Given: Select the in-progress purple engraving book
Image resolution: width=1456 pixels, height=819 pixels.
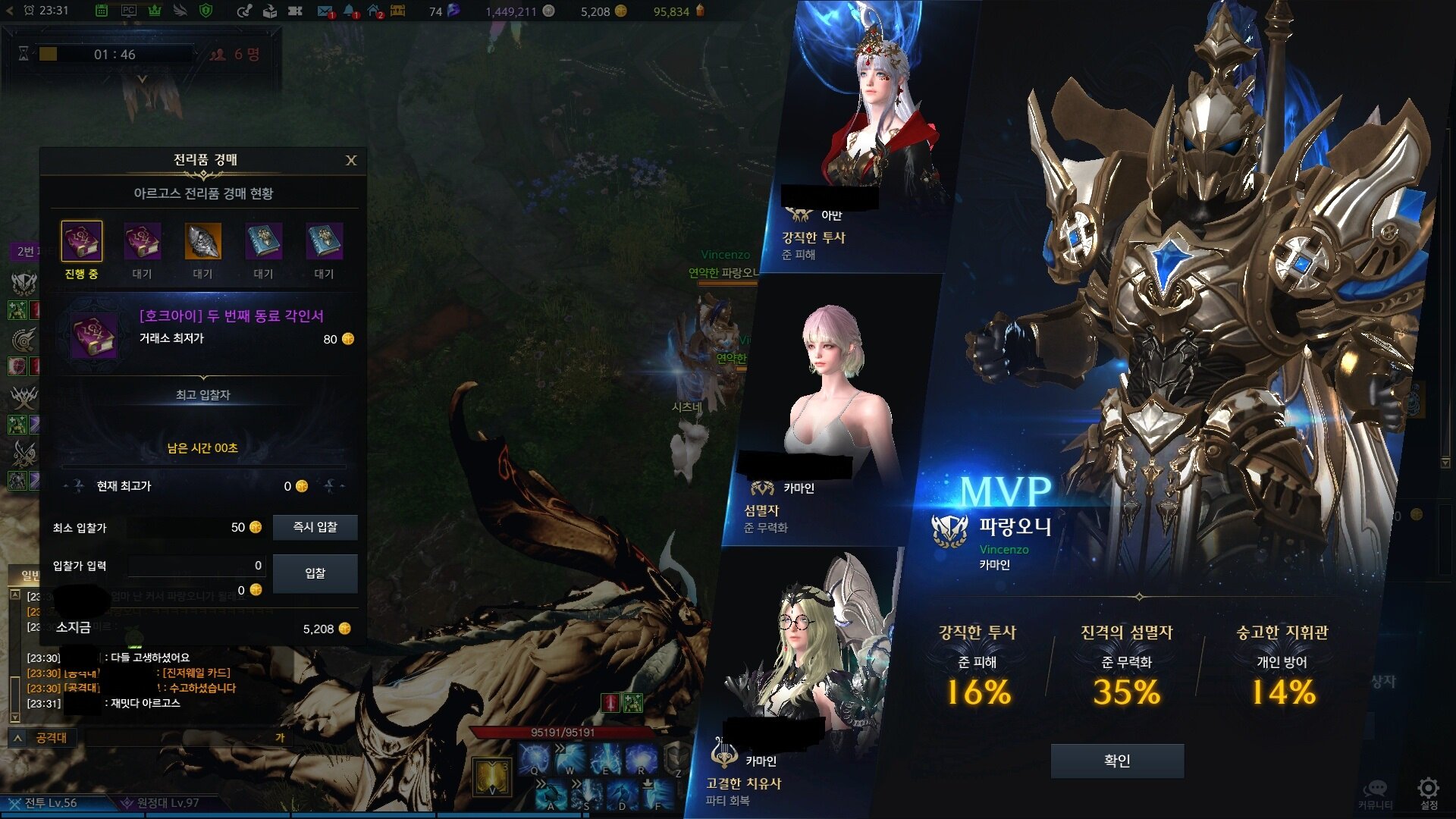Looking at the screenshot, I should tap(81, 242).
